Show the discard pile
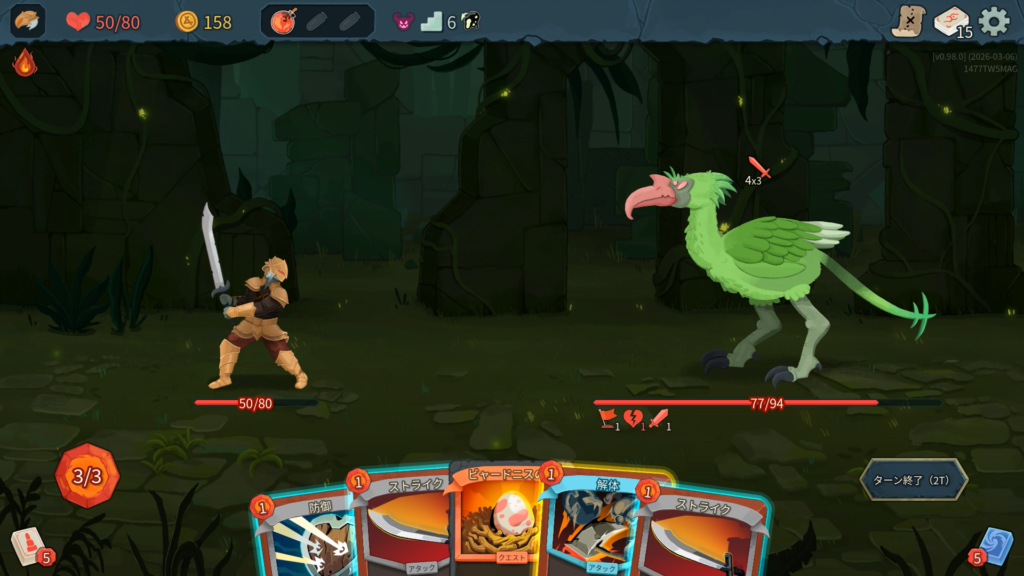Viewport: 1024px width, 576px height. 994,547
